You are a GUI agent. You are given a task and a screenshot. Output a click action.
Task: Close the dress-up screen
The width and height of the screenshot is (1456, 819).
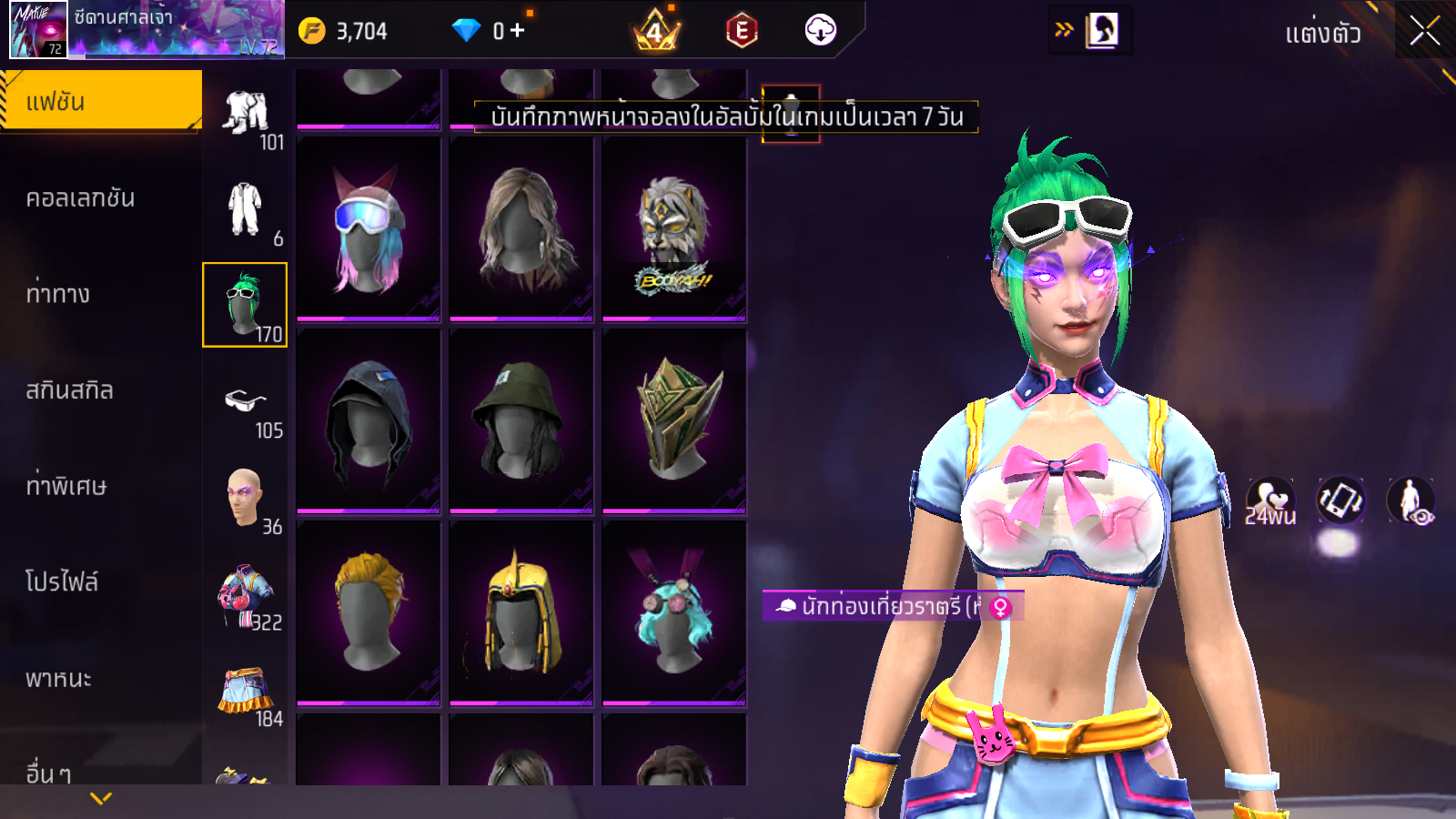tap(1425, 31)
